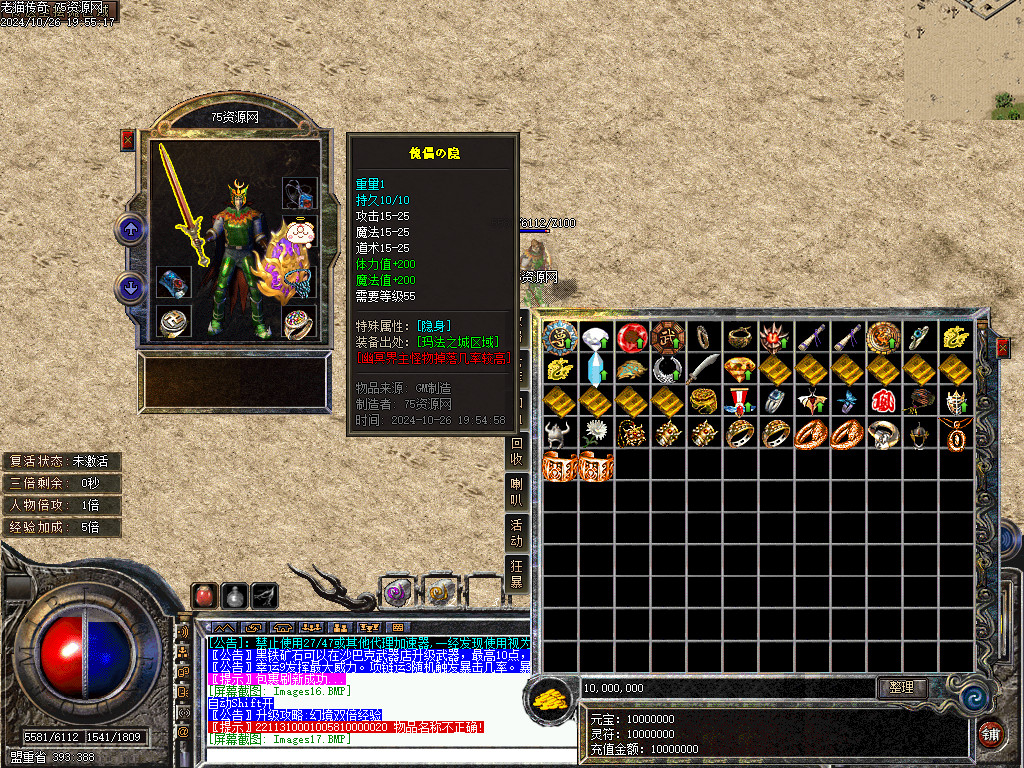
Task: Select the red 疯 seal item
Action: [x=883, y=401]
